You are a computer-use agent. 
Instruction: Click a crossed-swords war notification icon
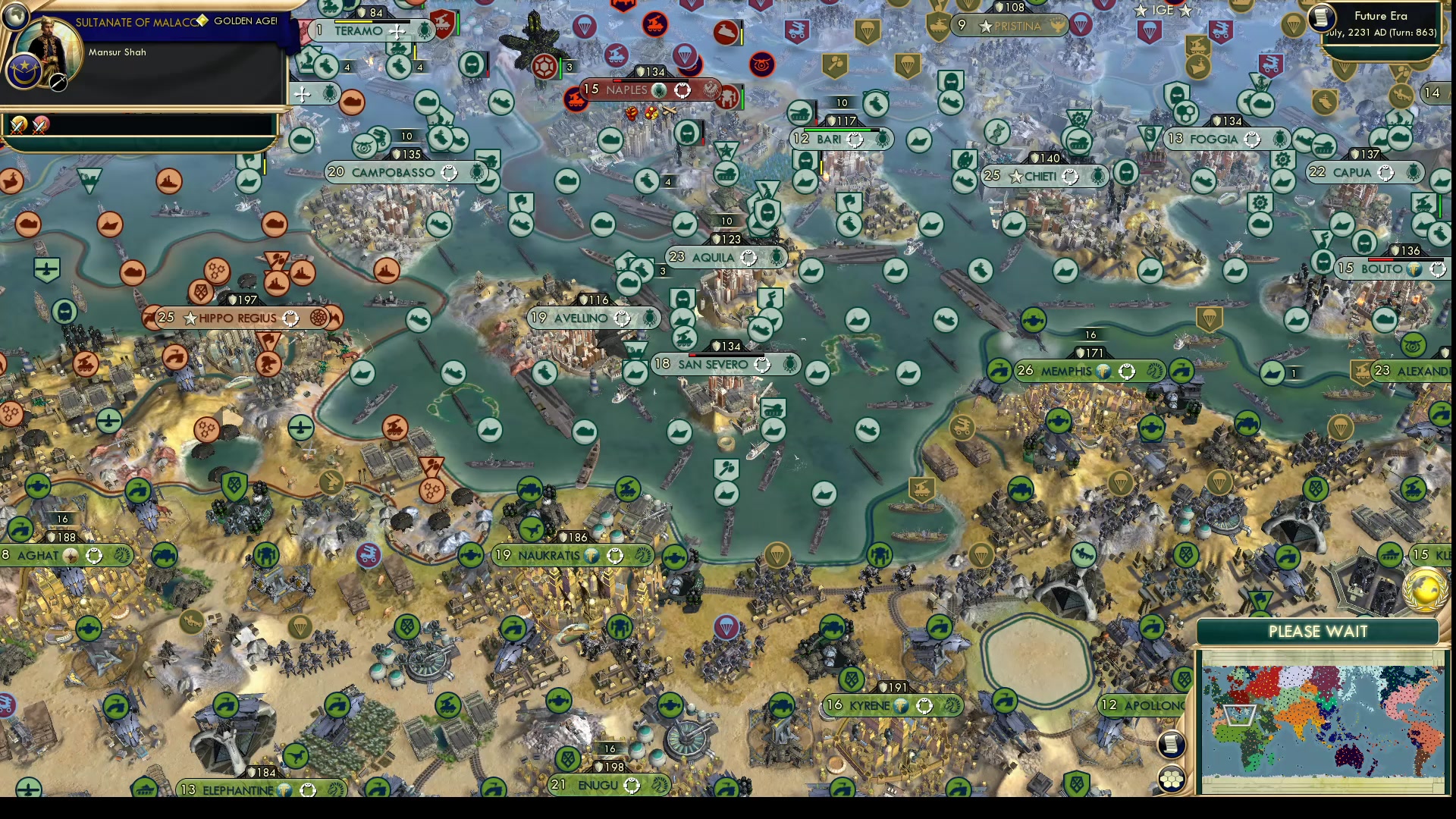(x=17, y=125)
